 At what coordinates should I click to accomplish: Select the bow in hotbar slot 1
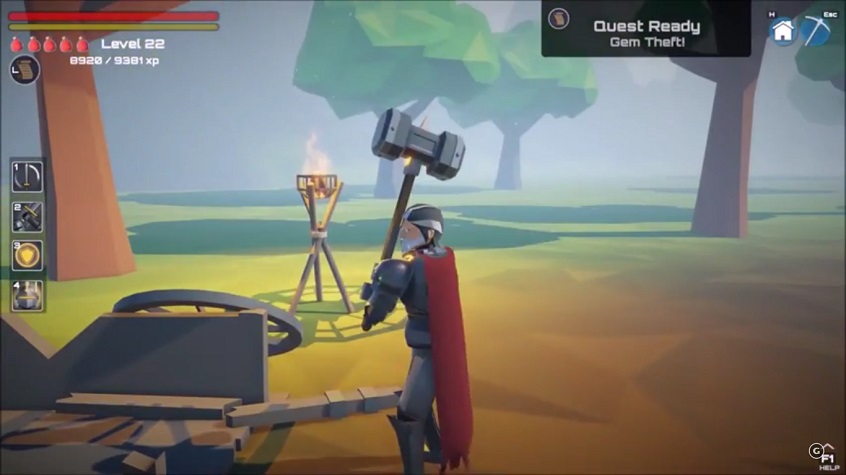27,175
